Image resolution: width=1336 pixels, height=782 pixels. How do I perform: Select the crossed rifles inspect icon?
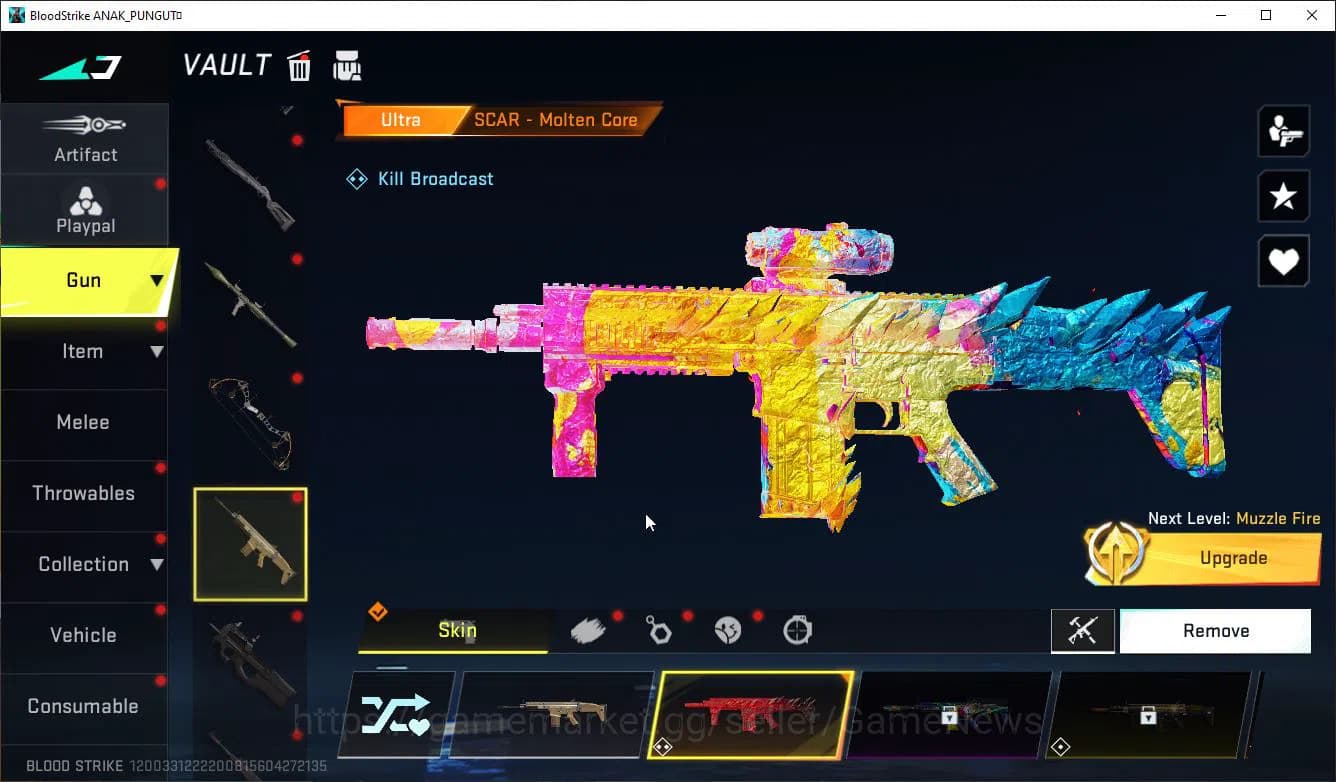click(1083, 630)
